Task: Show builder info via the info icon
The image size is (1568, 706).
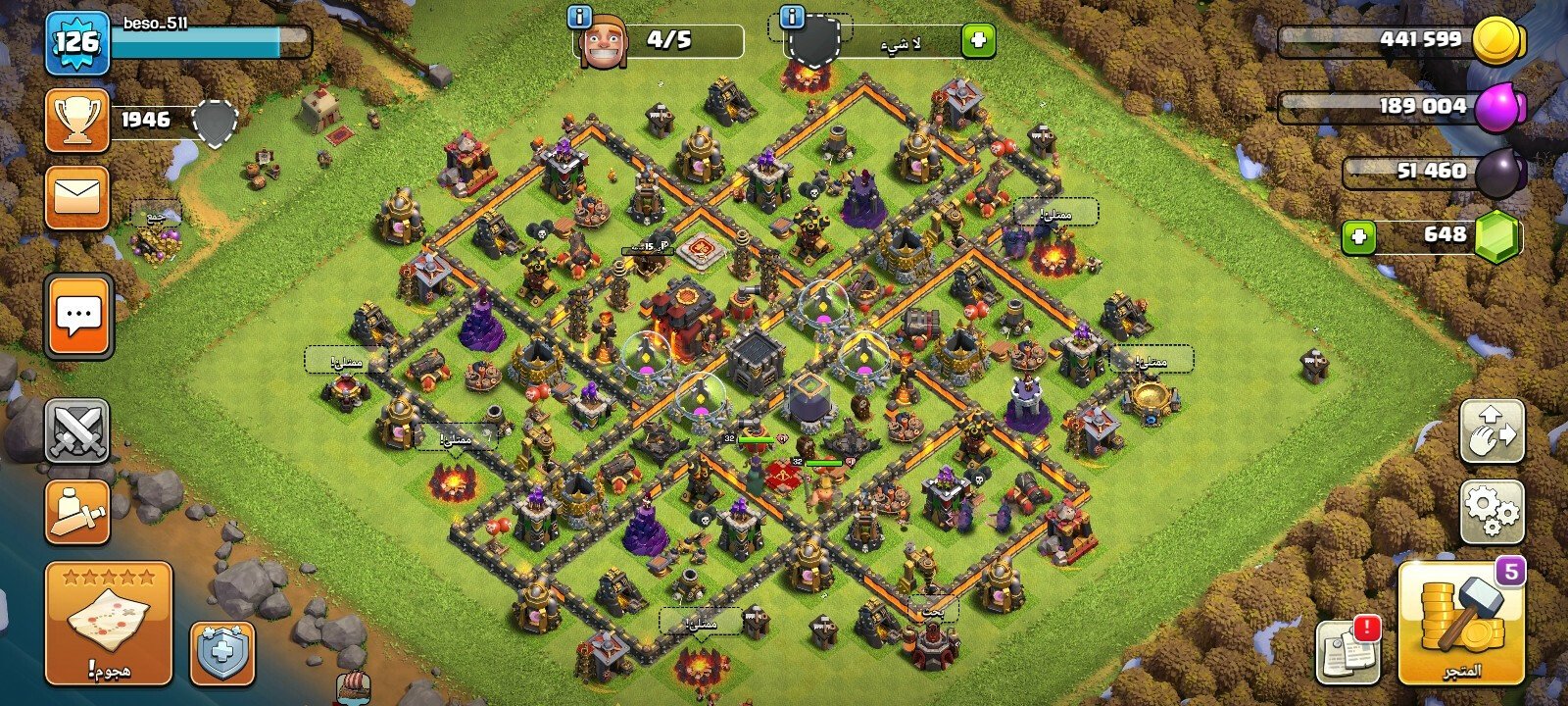Action: click(580, 17)
